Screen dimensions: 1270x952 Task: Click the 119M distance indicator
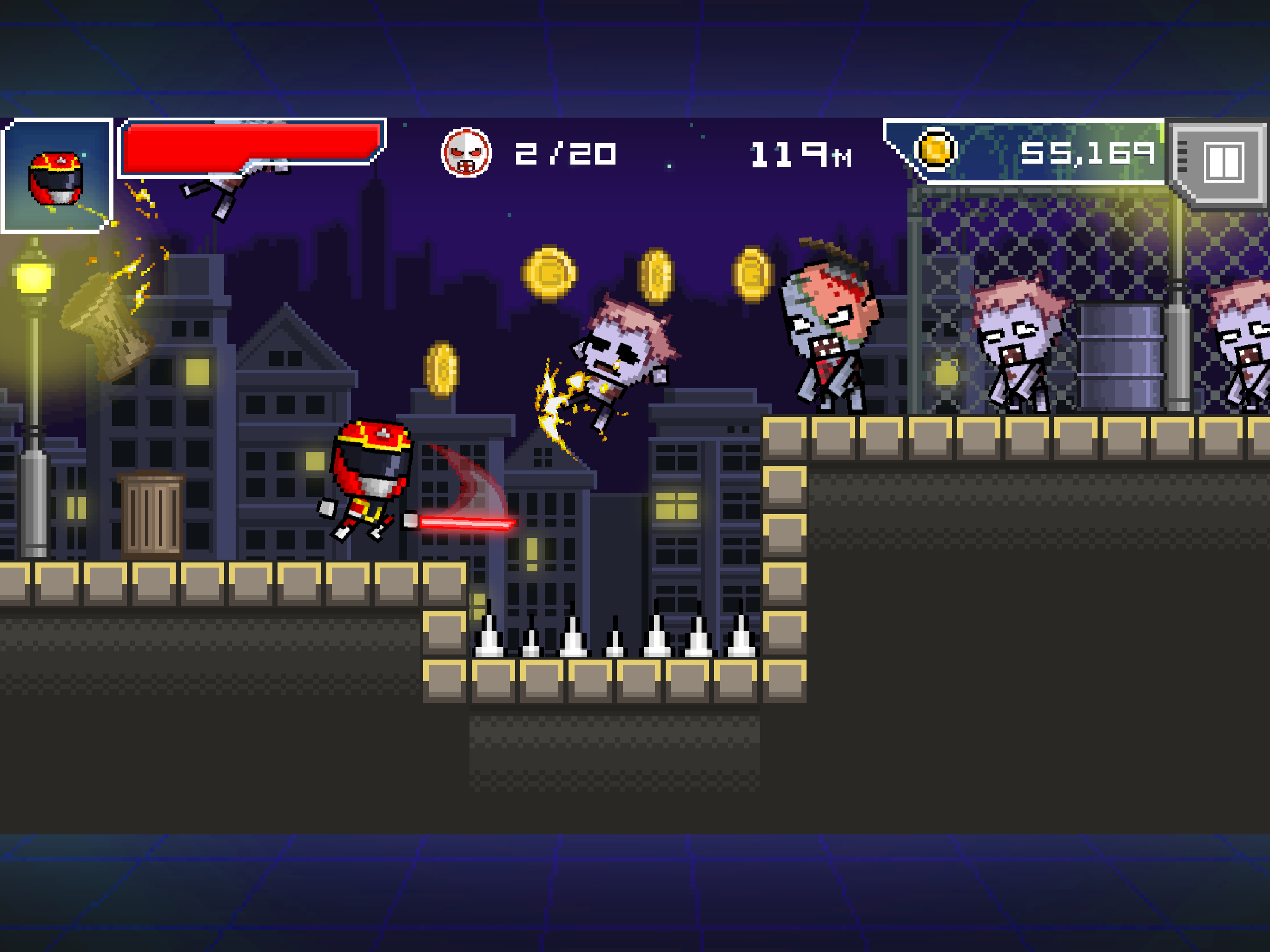[x=798, y=154]
